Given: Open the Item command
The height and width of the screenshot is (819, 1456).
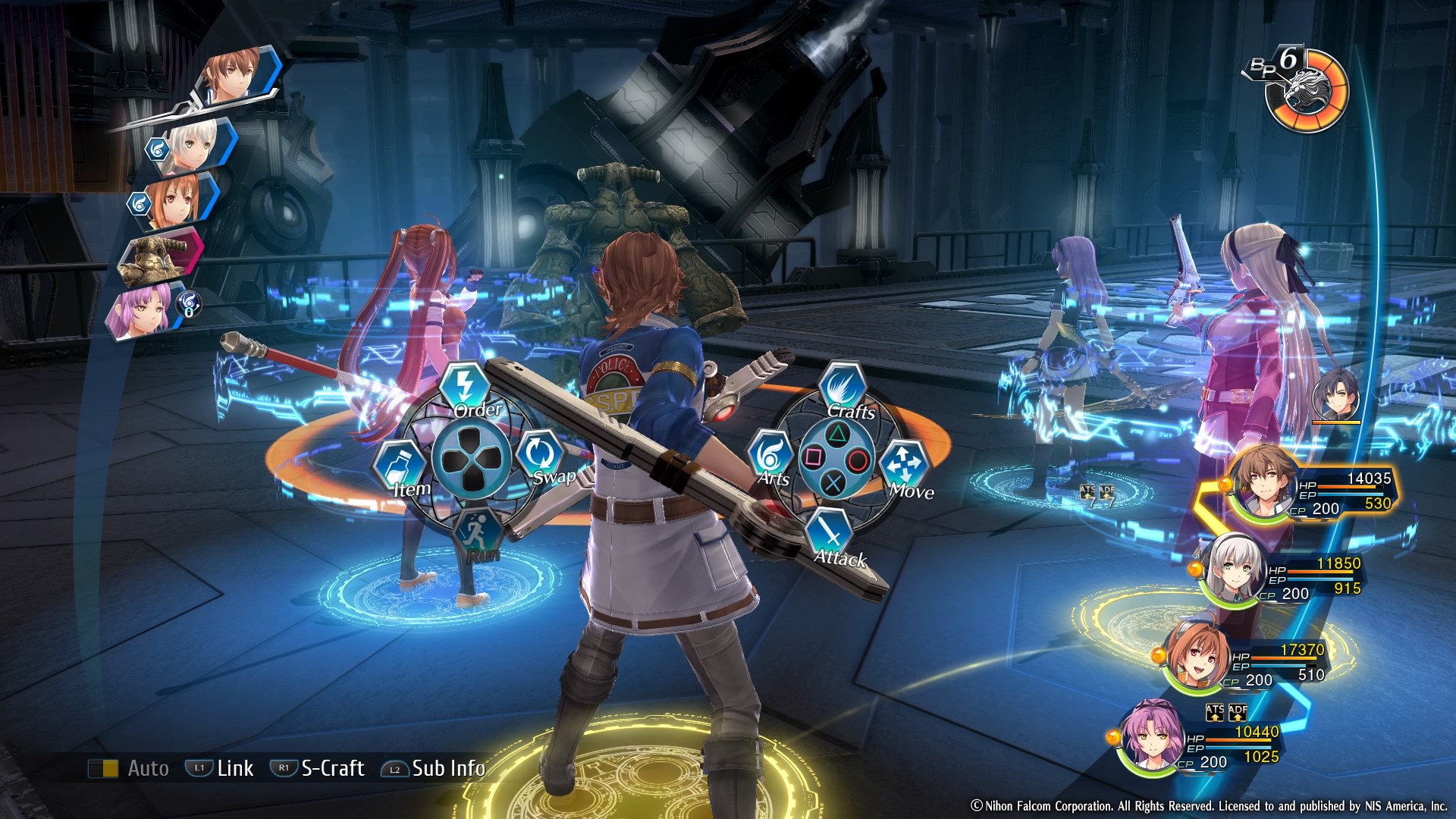Looking at the screenshot, I should coord(400,466).
